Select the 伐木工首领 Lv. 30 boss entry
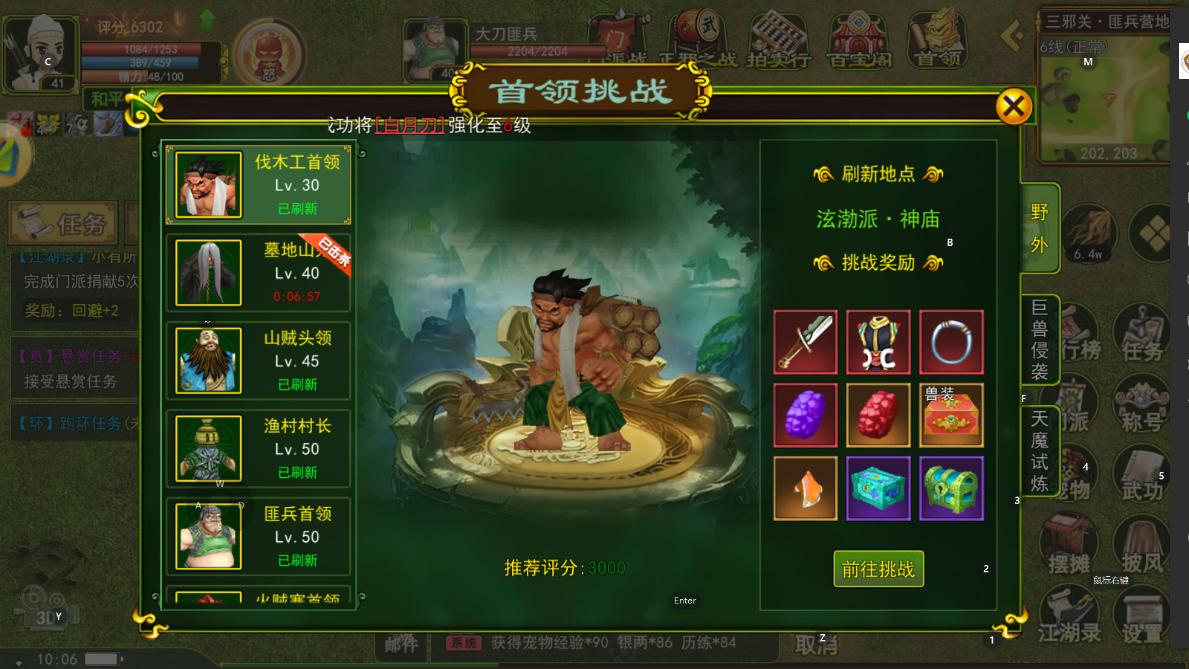The image size is (1189, 669). tap(258, 184)
